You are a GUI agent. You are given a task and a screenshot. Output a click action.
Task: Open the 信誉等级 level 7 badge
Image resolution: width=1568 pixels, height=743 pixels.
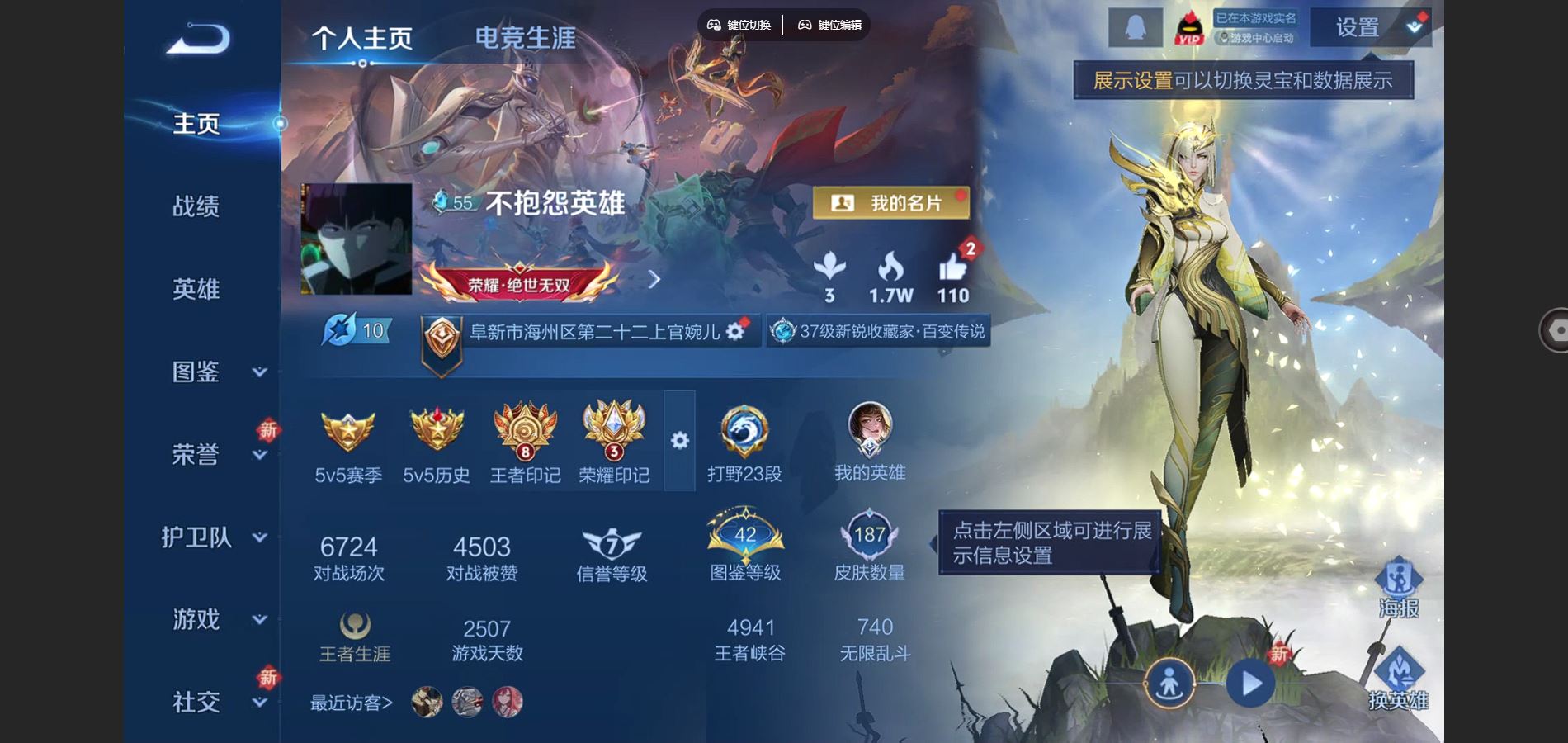(611, 542)
